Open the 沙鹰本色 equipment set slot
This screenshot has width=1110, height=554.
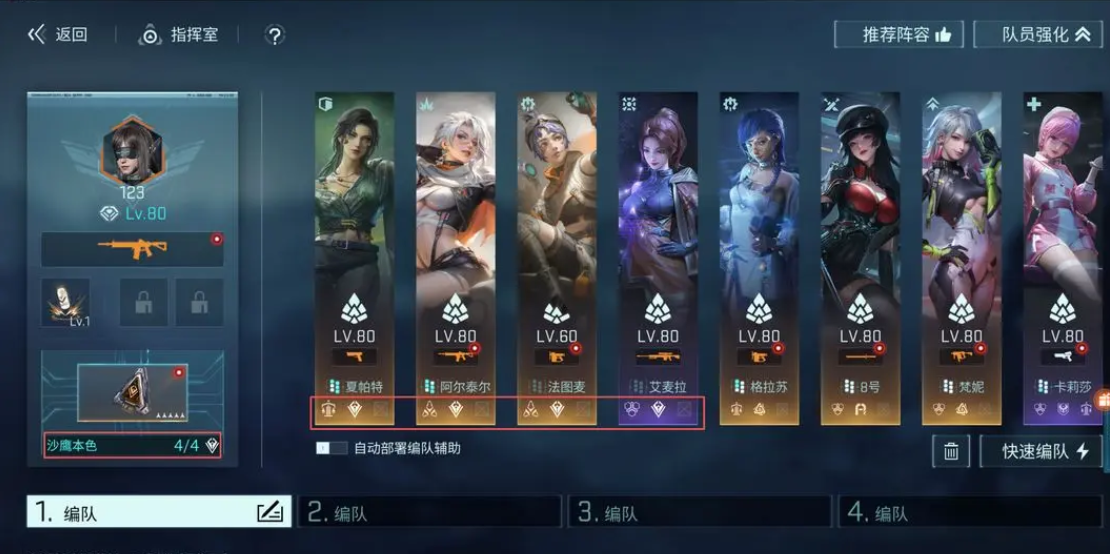[132, 446]
